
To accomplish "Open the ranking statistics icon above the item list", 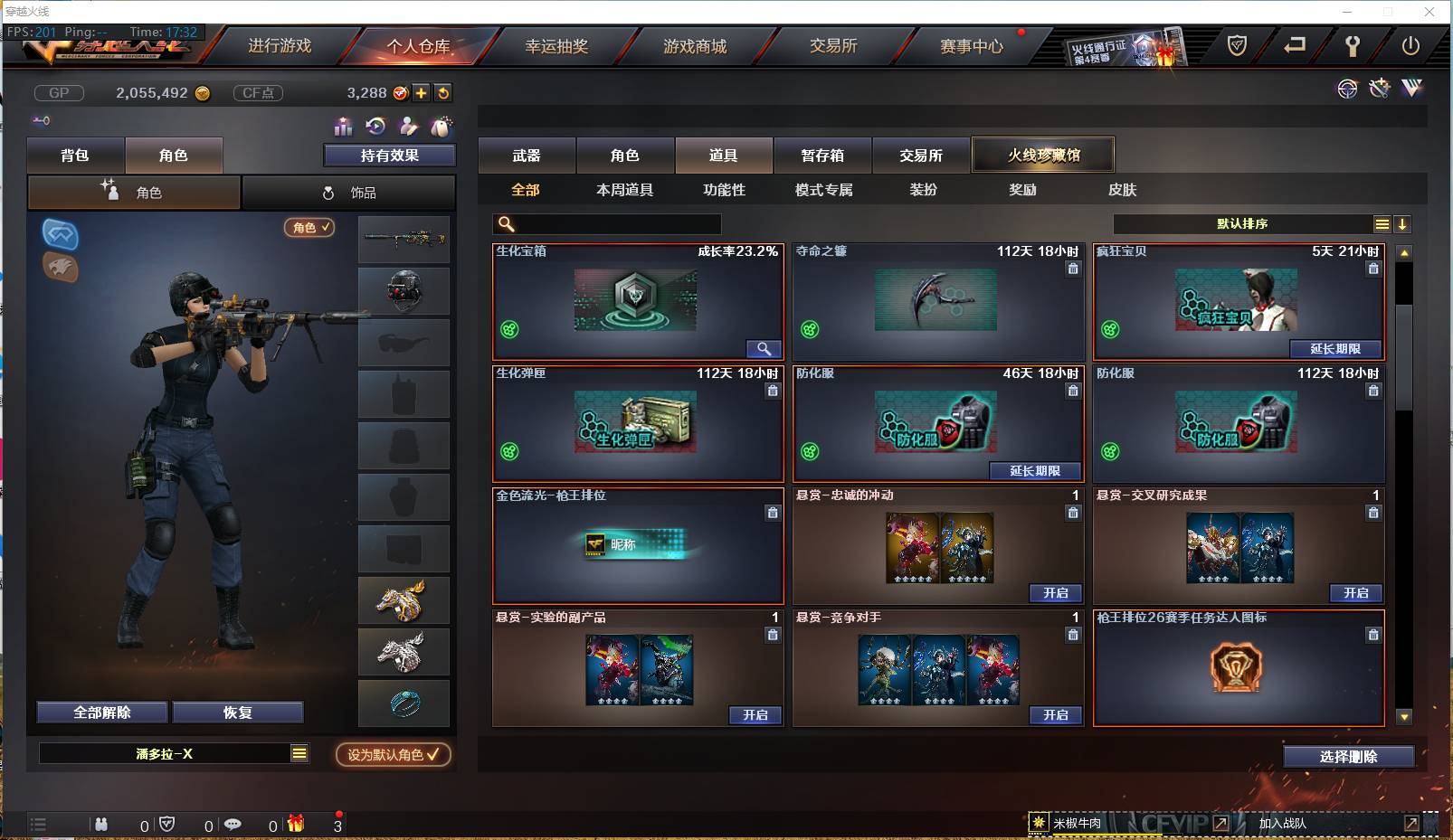I will pos(342,127).
